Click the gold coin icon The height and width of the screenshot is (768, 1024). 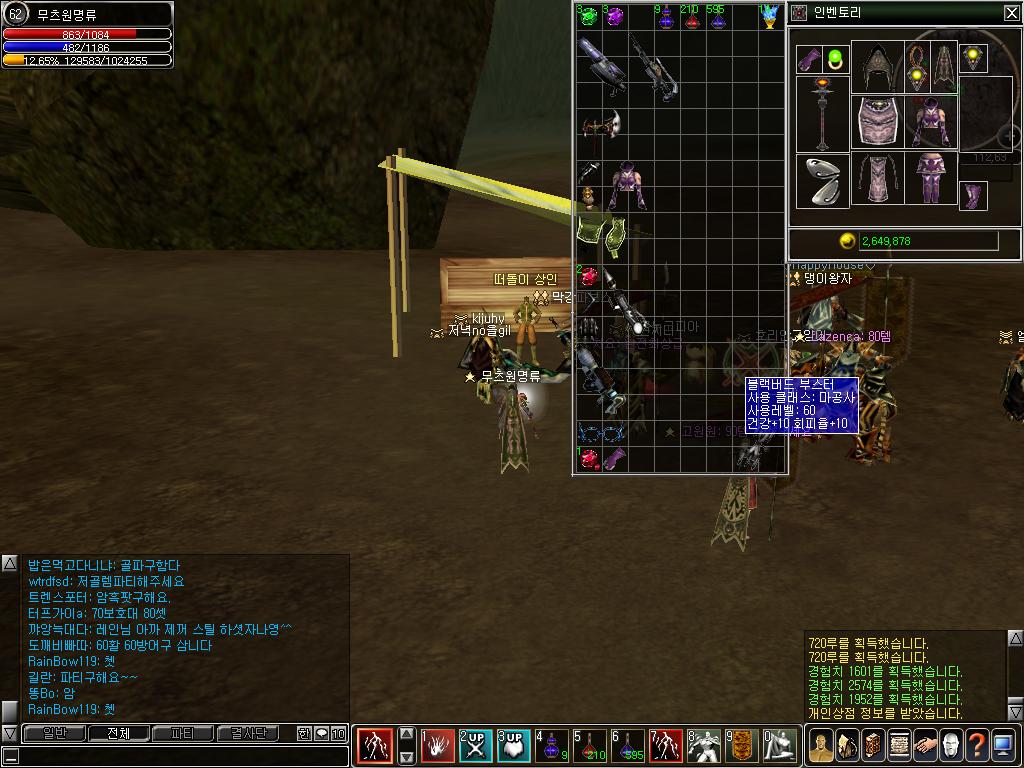point(847,241)
